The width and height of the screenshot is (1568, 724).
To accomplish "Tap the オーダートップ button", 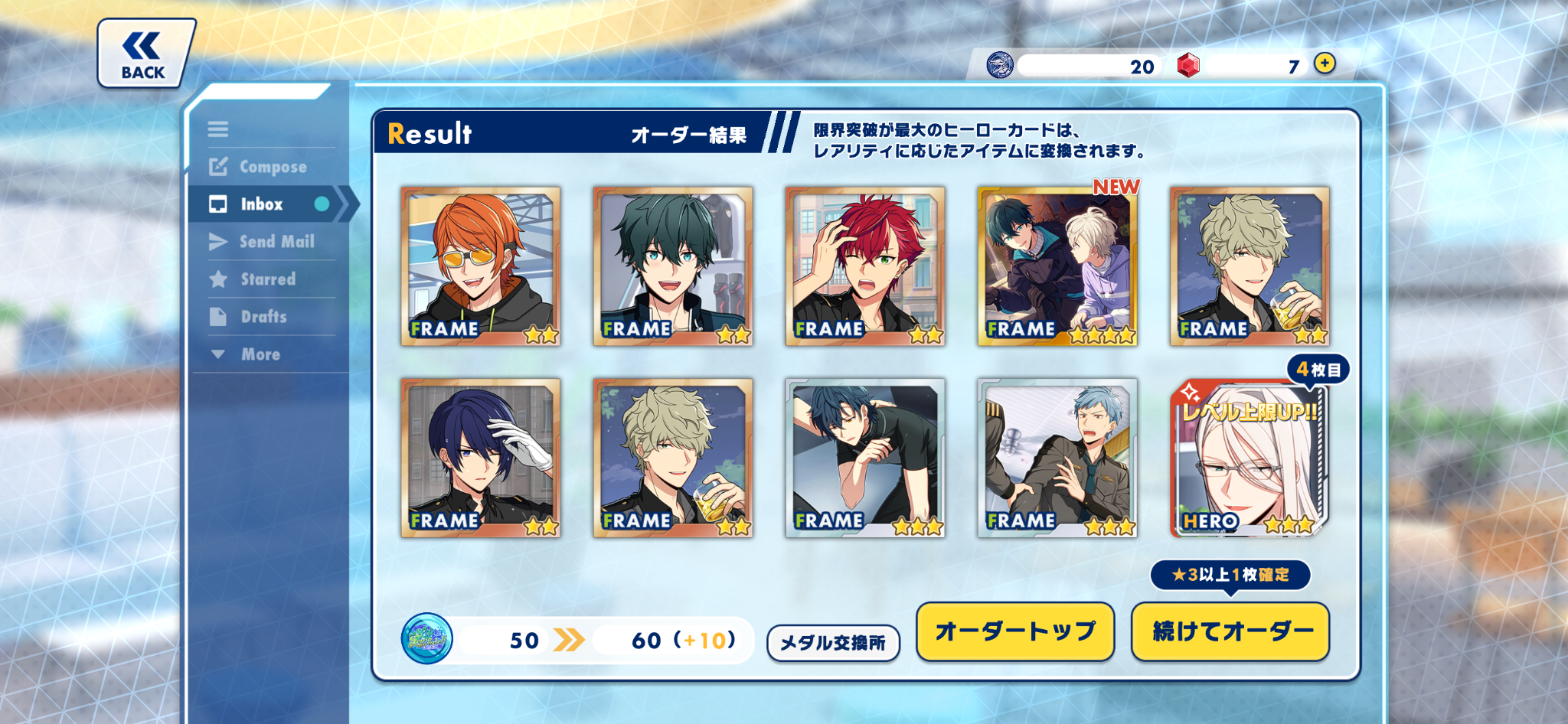I will coord(1014,631).
